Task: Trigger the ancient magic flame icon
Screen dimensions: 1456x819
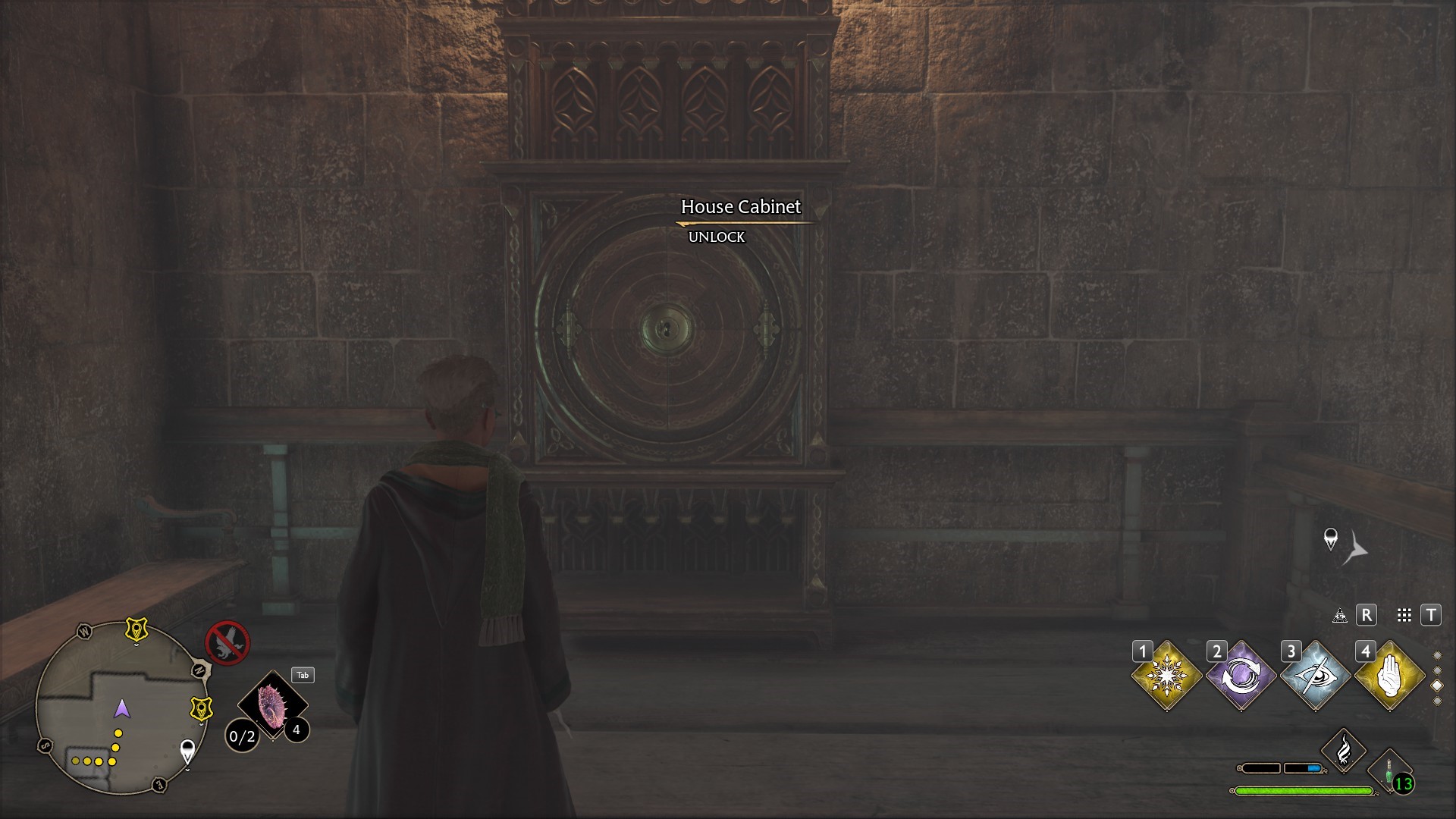Action: [x=1343, y=751]
